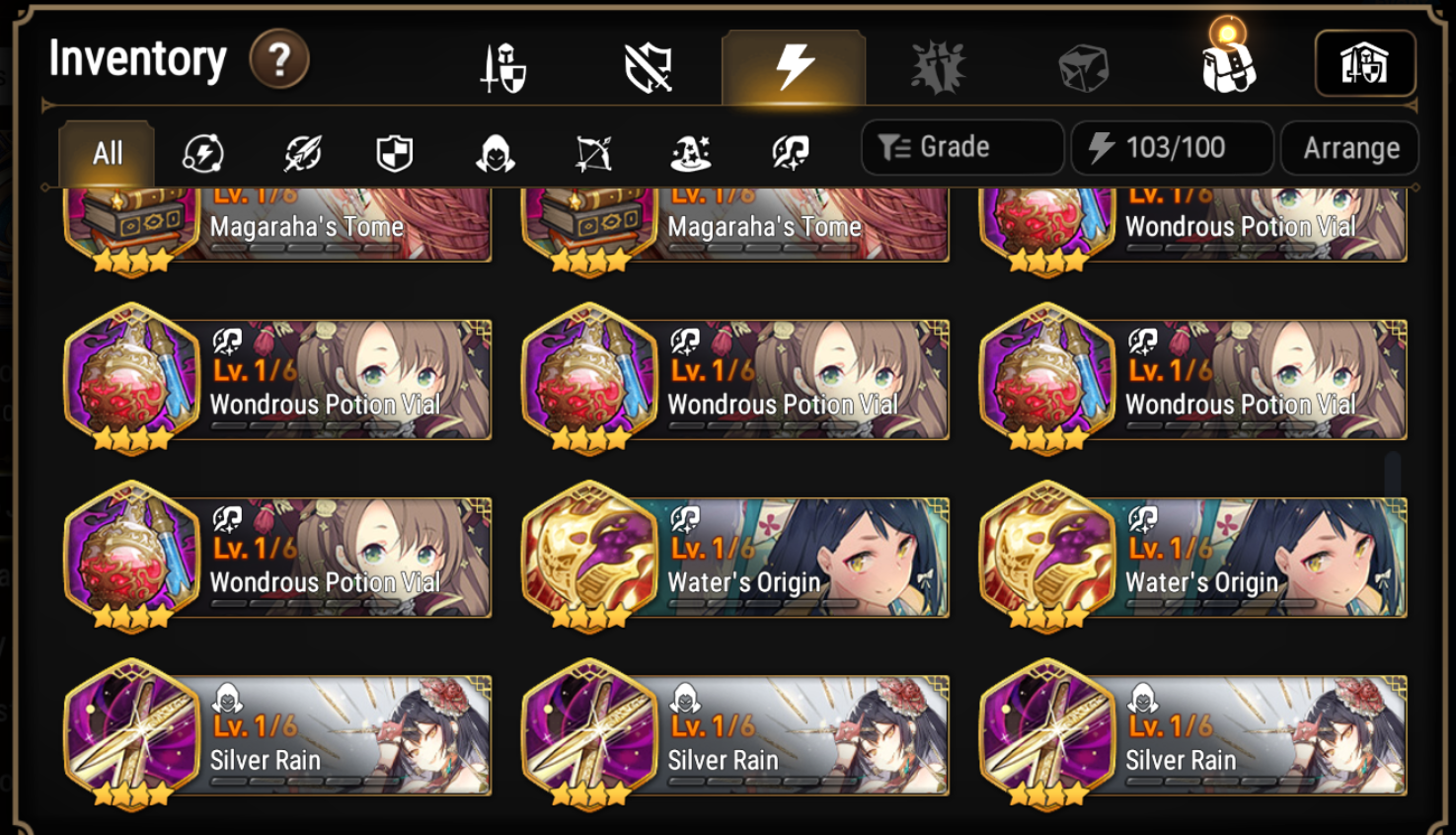
Task: Select the Warrior class filter
Action: (x=300, y=151)
